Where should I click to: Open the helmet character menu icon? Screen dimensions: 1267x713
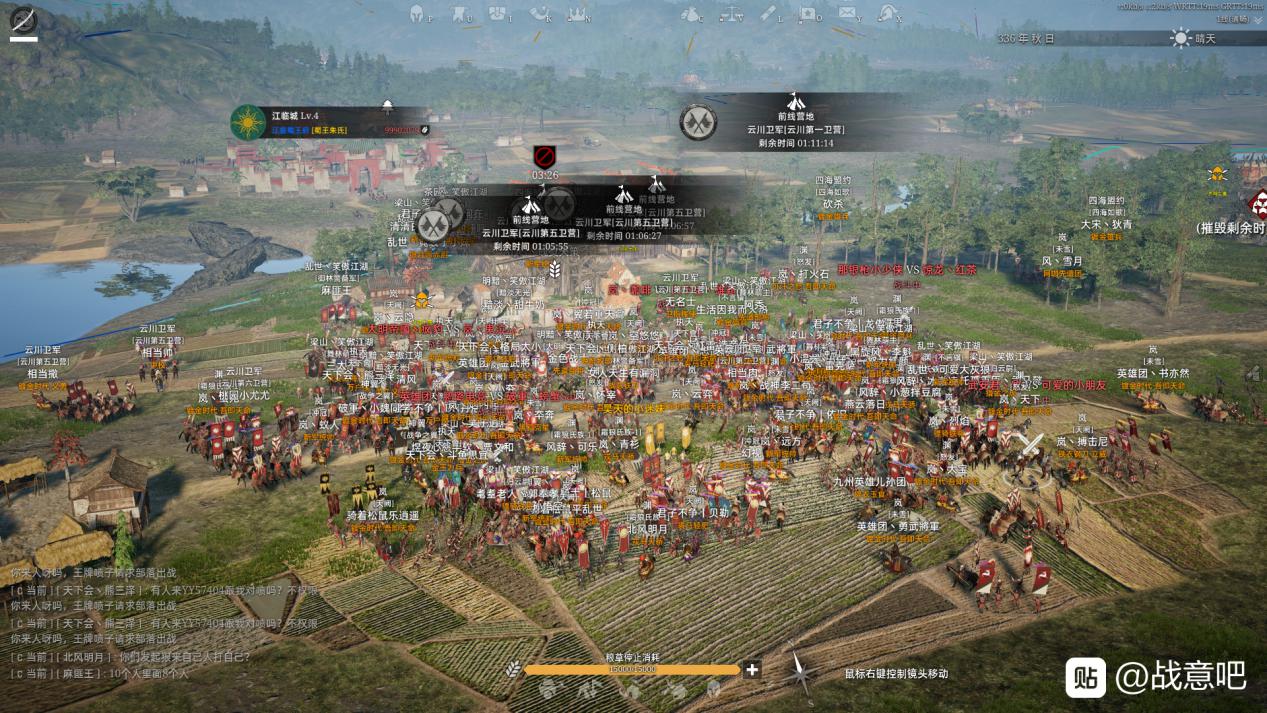point(417,13)
